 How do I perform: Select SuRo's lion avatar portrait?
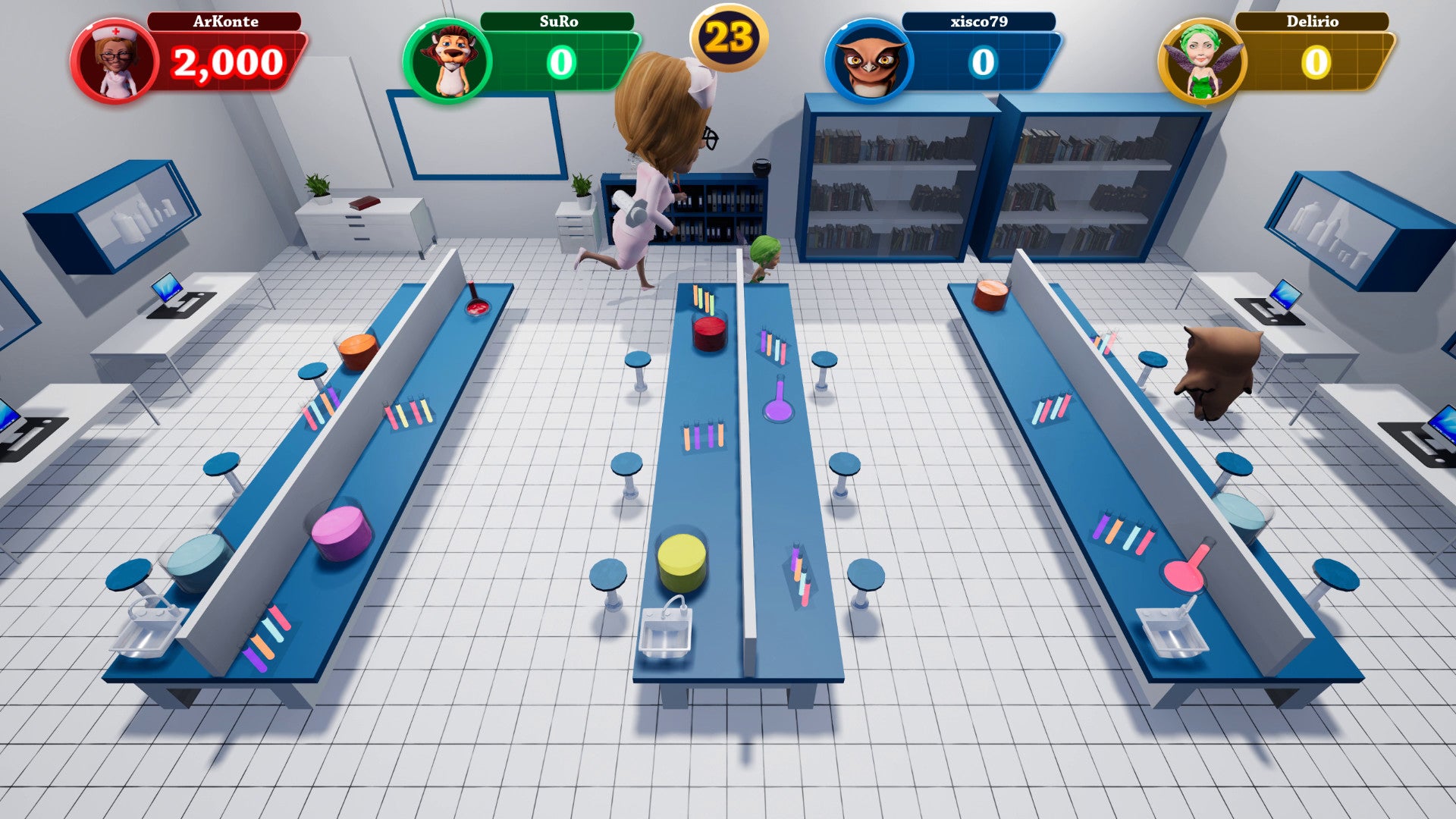(x=447, y=62)
